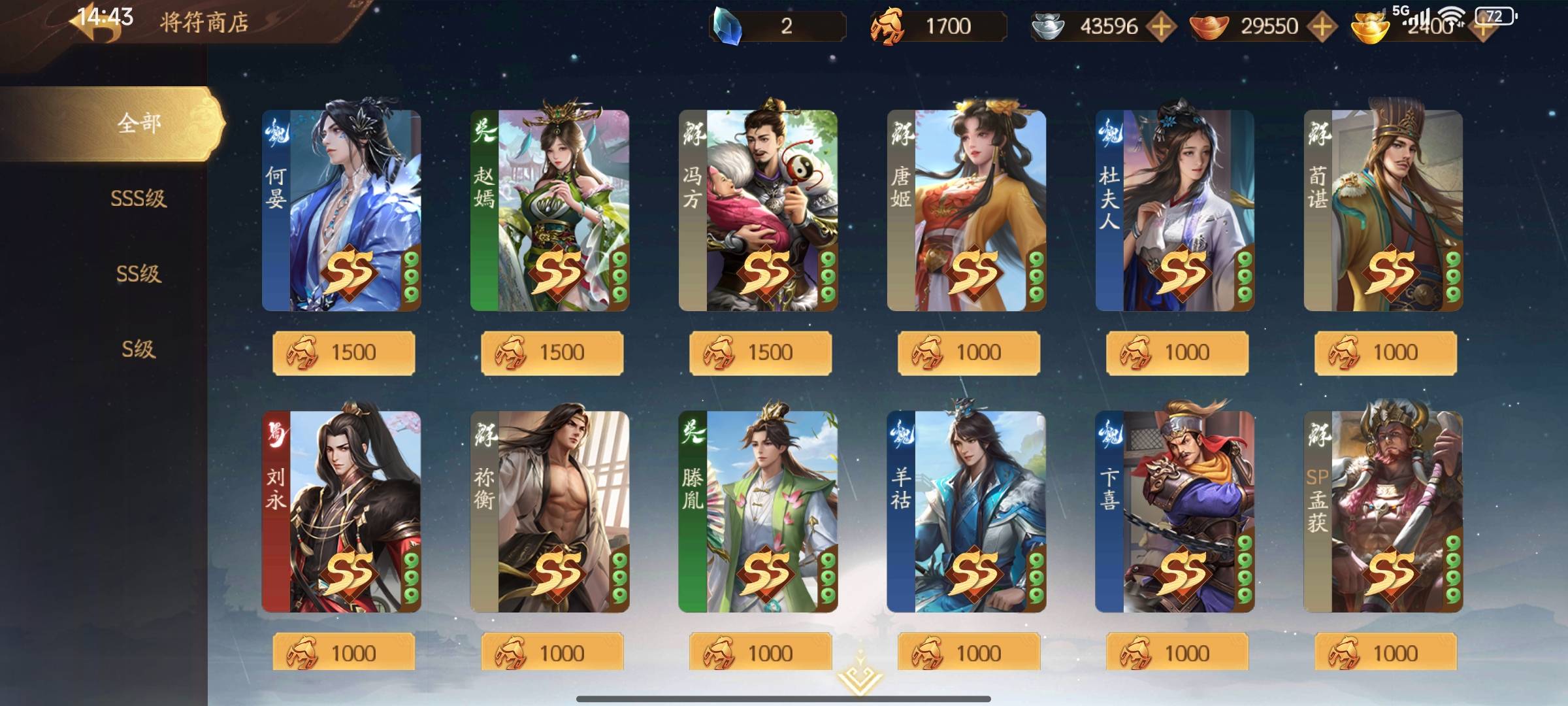
Task: Pick the 刘永 hero card
Action: (x=341, y=511)
